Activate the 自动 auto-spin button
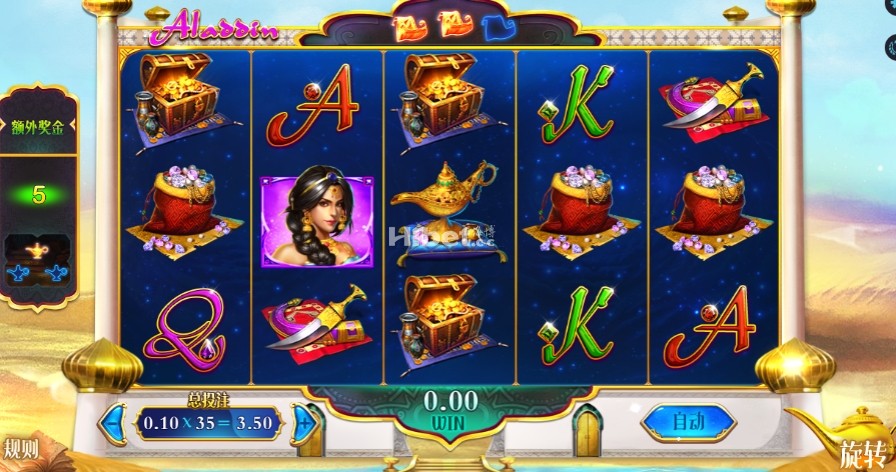Viewport: 896px width, 472px height. tap(688, 422)
